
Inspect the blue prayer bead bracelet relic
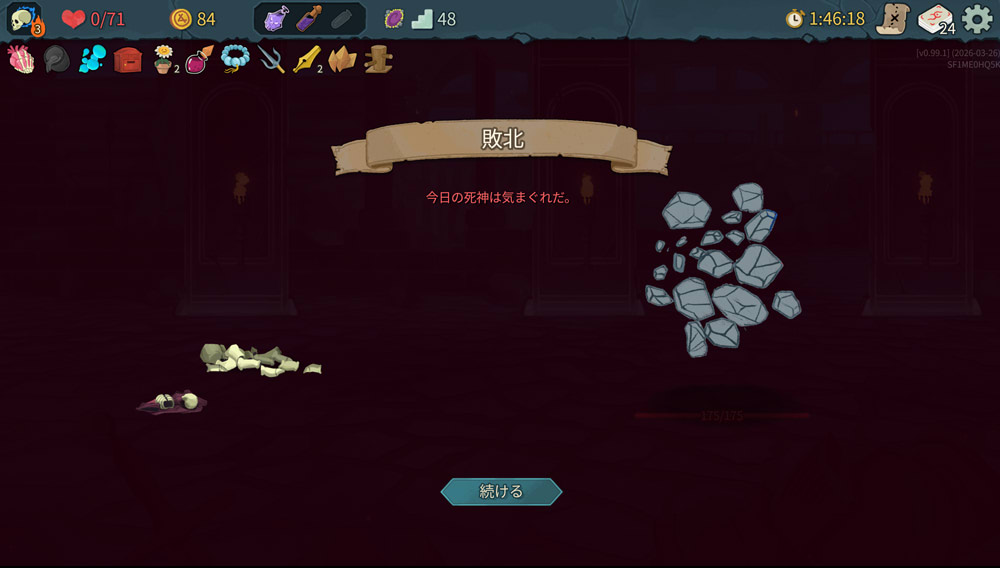pyautogui.click(x=235, y=60)
